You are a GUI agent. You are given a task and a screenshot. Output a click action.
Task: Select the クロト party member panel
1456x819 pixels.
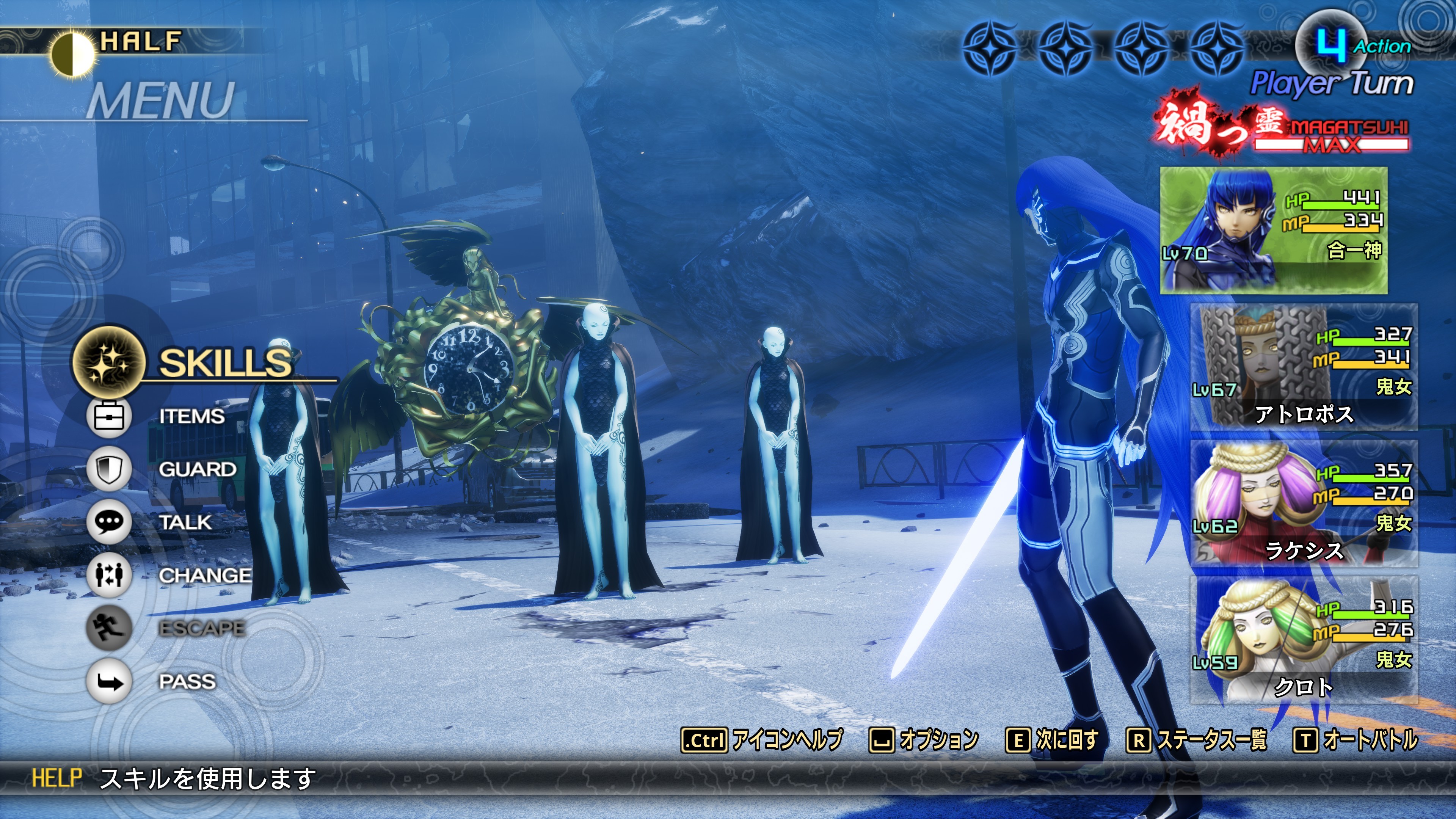pyautogui.click(x=1304, y=639)
